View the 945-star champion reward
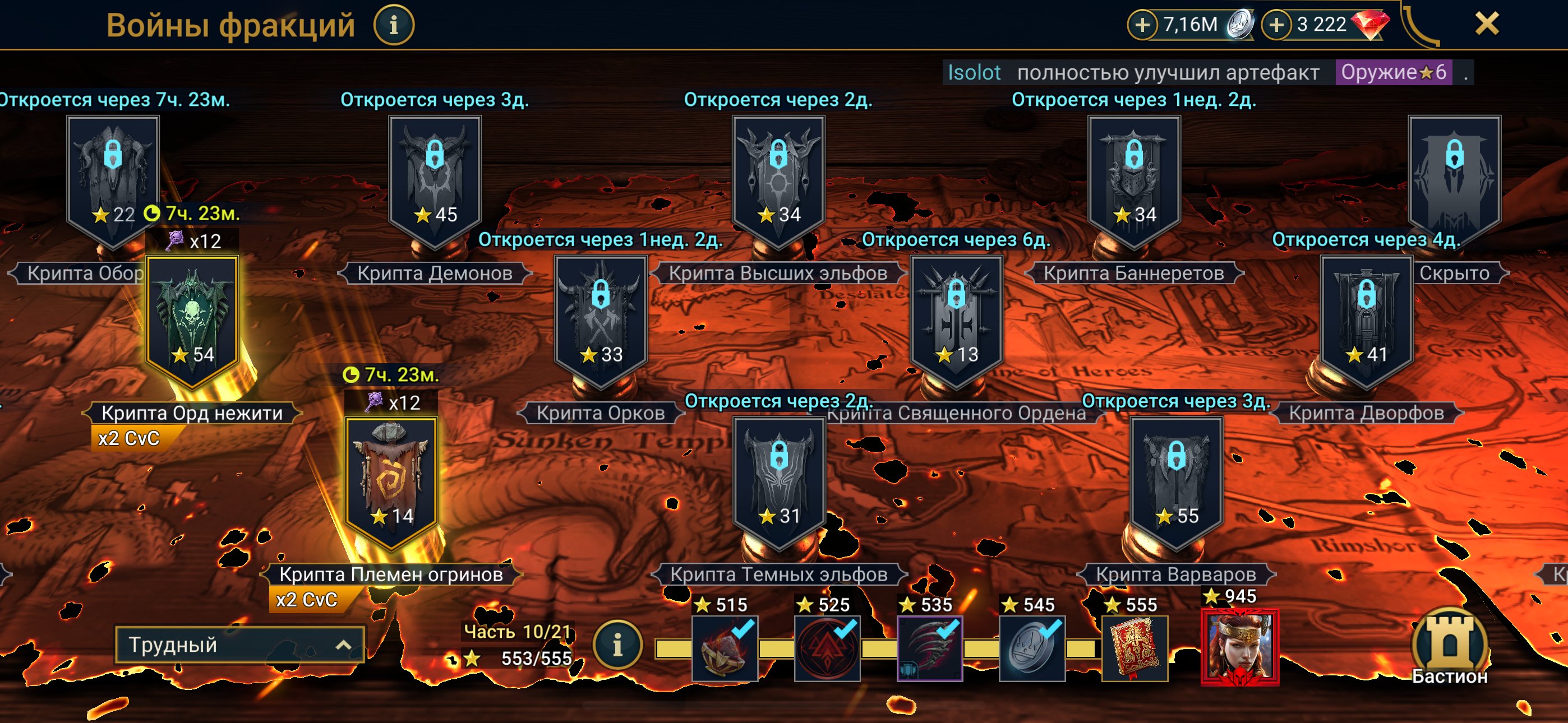This screenshot has width=1568, height=723. coord(1239,647)
